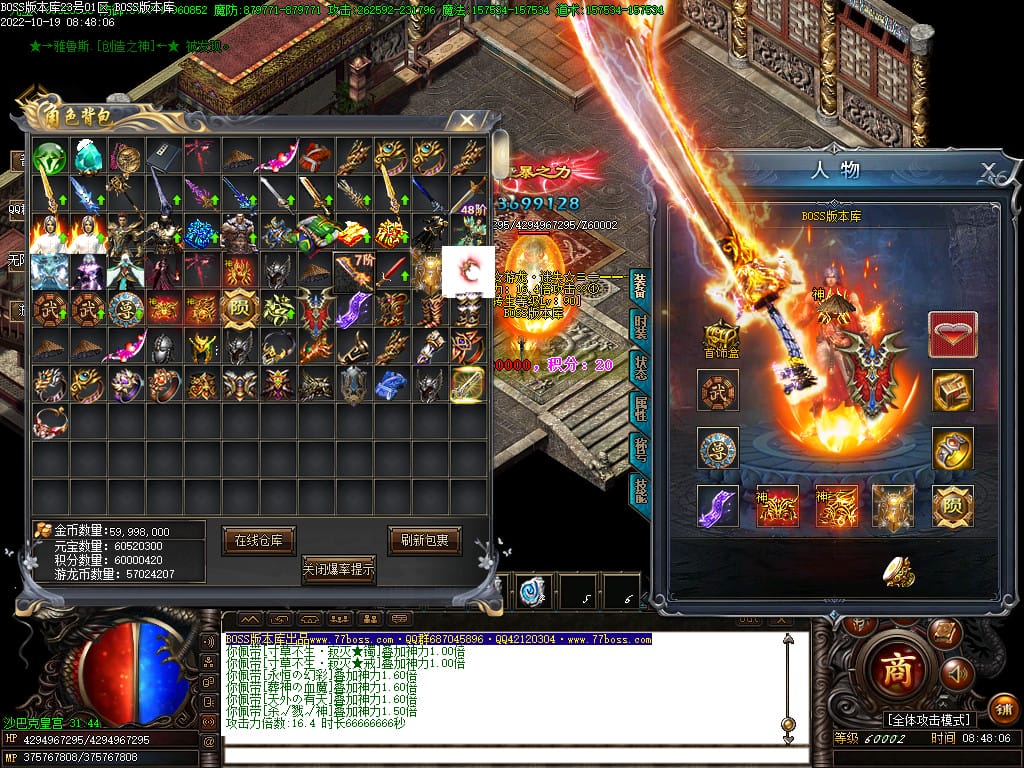
Task: Select the green orb item in the bag
Action: 48,158
